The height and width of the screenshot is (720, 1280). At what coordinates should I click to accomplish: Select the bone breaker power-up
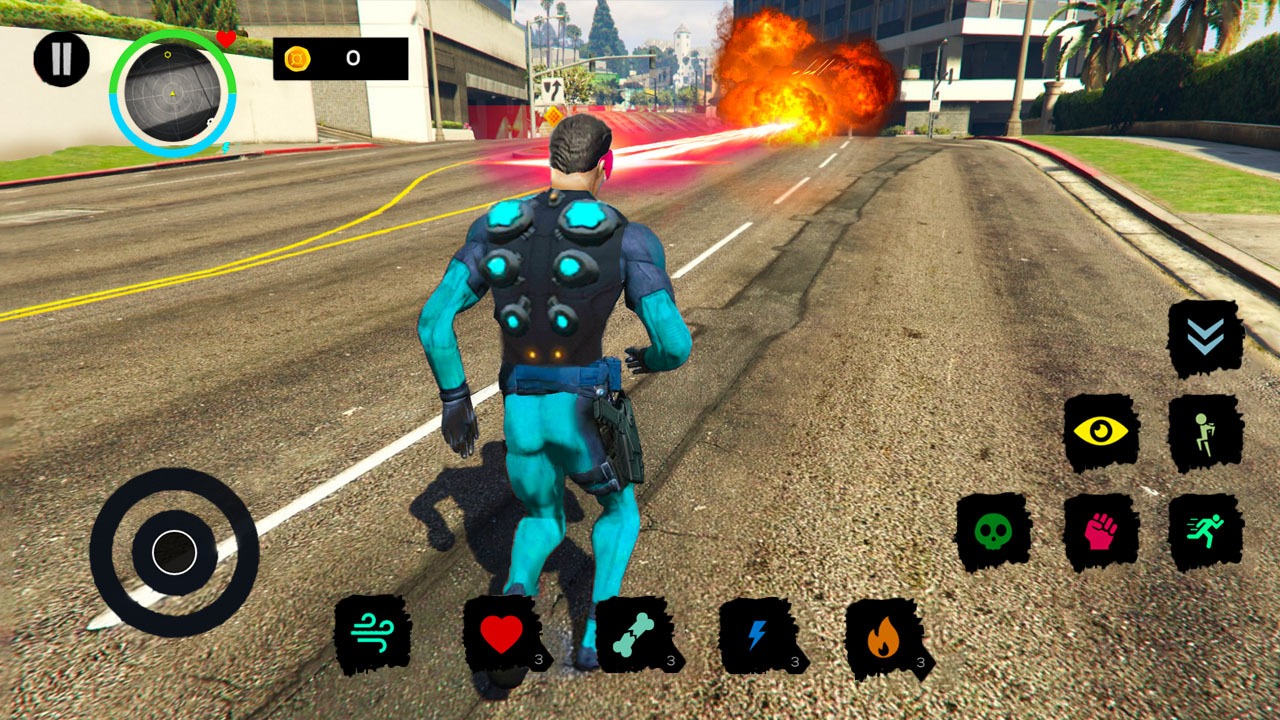(x=634, y=633)
